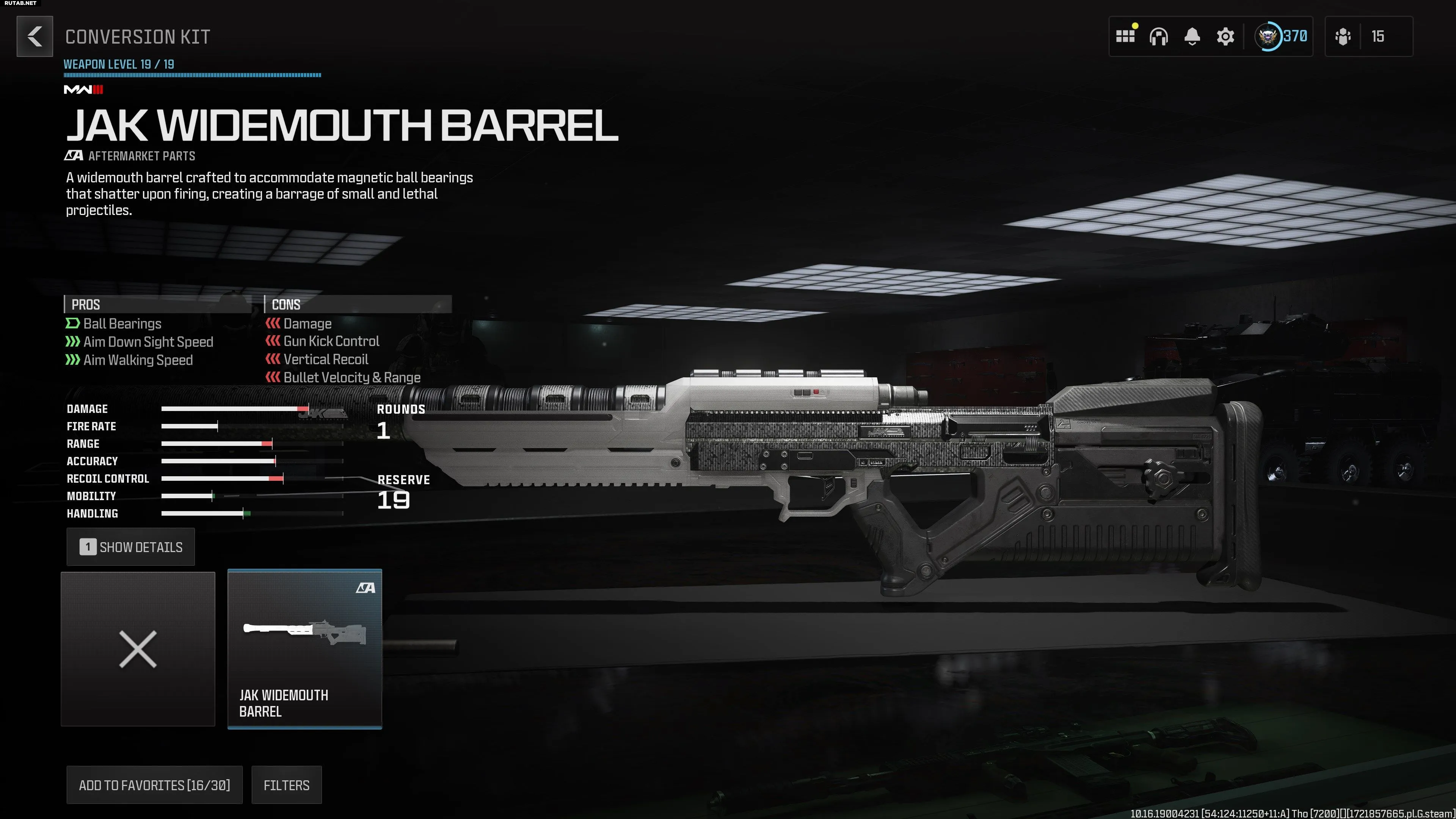Go back using the arrow button
The height and width of the screenshot is (819, 1456).
[x=35, y=37]
